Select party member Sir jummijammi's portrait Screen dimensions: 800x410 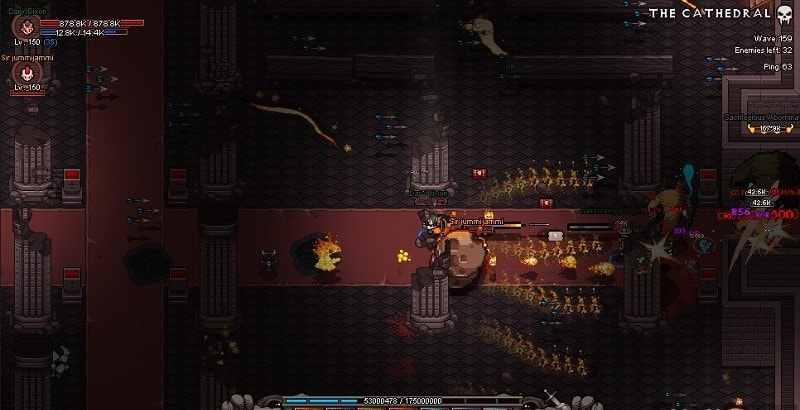coord(26,73)
